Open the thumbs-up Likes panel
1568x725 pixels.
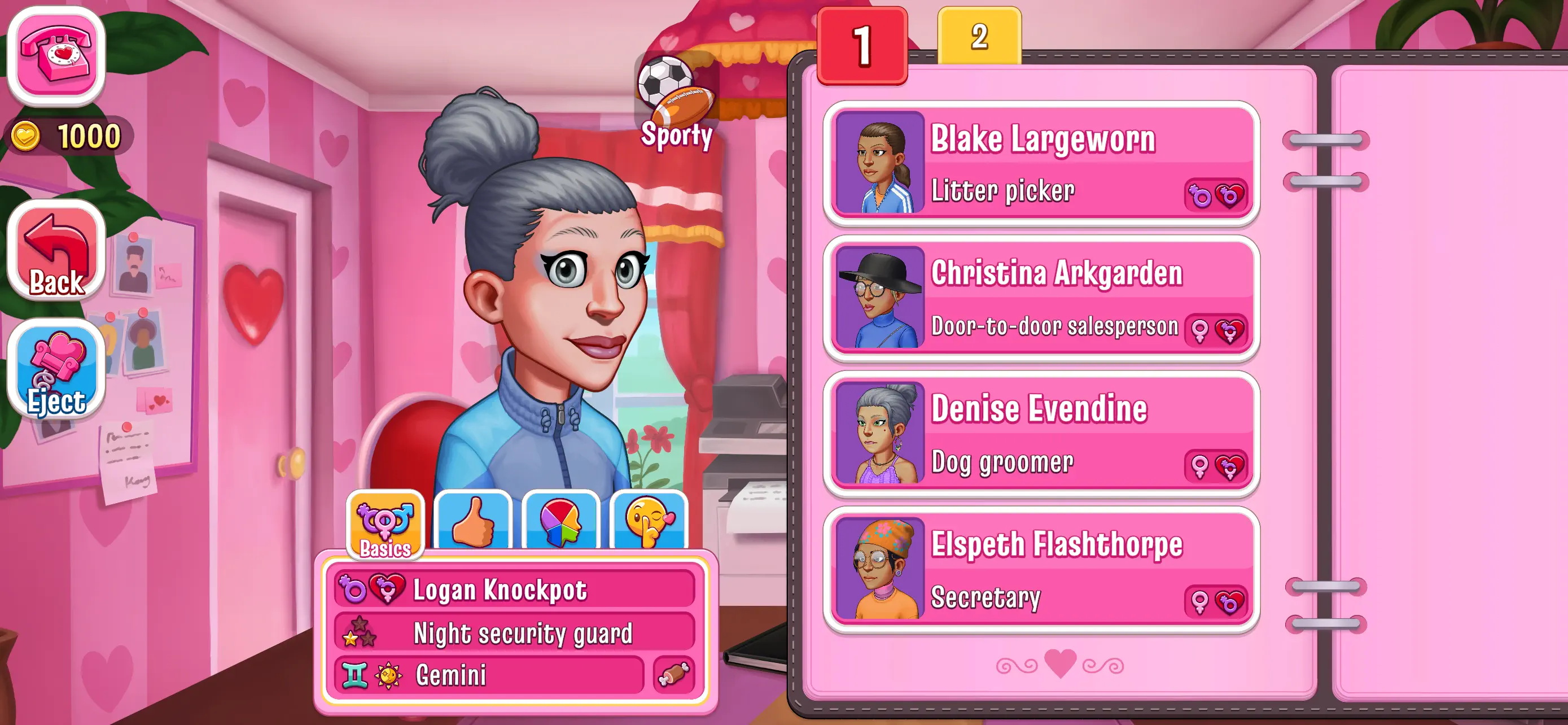click(474, 523)
